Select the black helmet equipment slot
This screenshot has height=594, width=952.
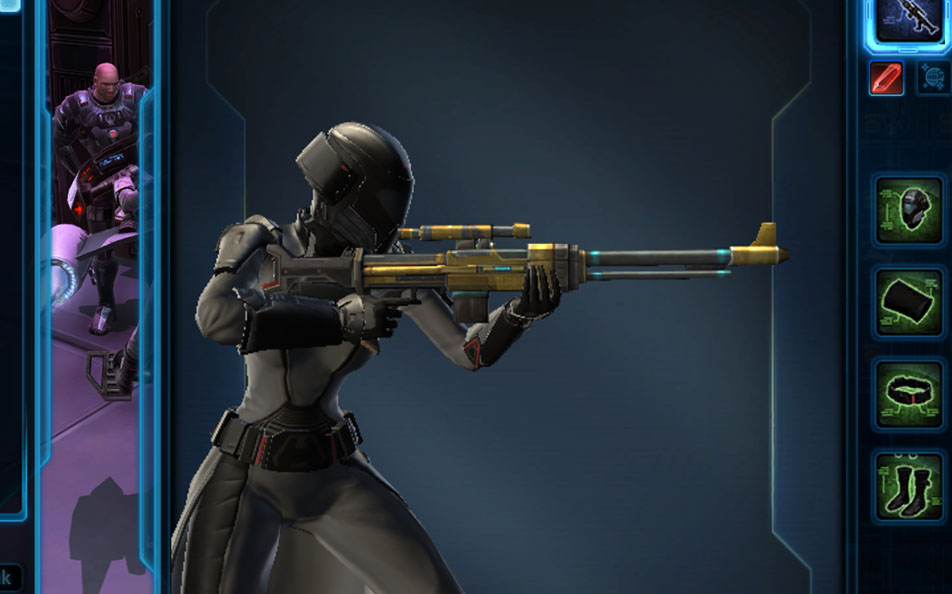click(x=908, y=211)
